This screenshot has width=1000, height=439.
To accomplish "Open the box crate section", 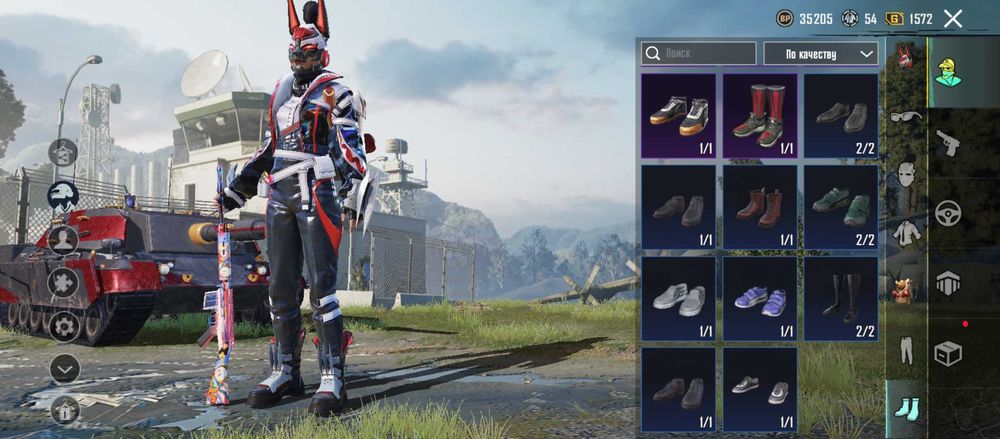I will [947, 352].
